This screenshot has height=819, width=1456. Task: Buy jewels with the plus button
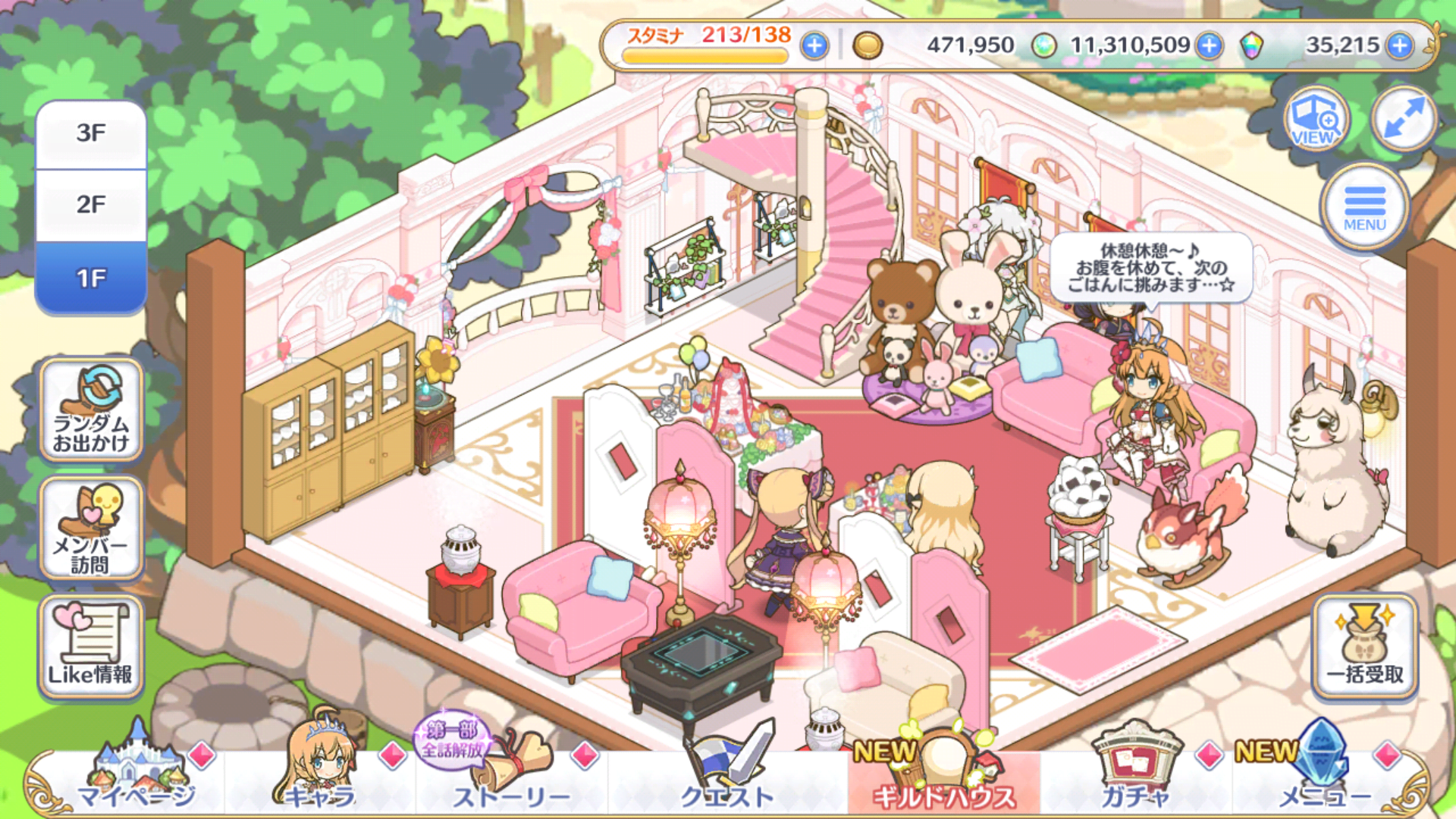(1400, 46)
